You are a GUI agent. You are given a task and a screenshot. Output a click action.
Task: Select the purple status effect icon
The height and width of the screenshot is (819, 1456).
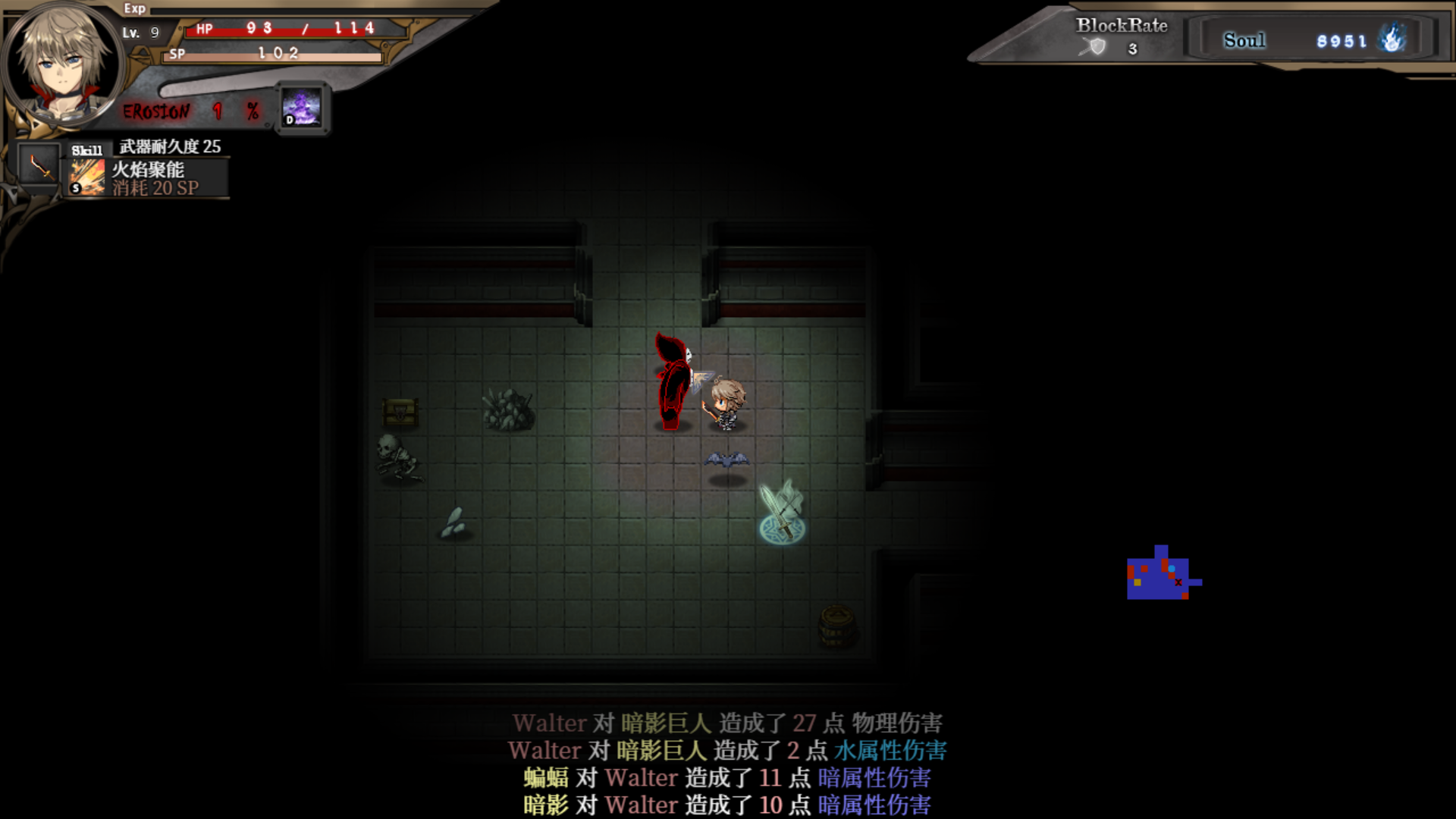(302, 108)
